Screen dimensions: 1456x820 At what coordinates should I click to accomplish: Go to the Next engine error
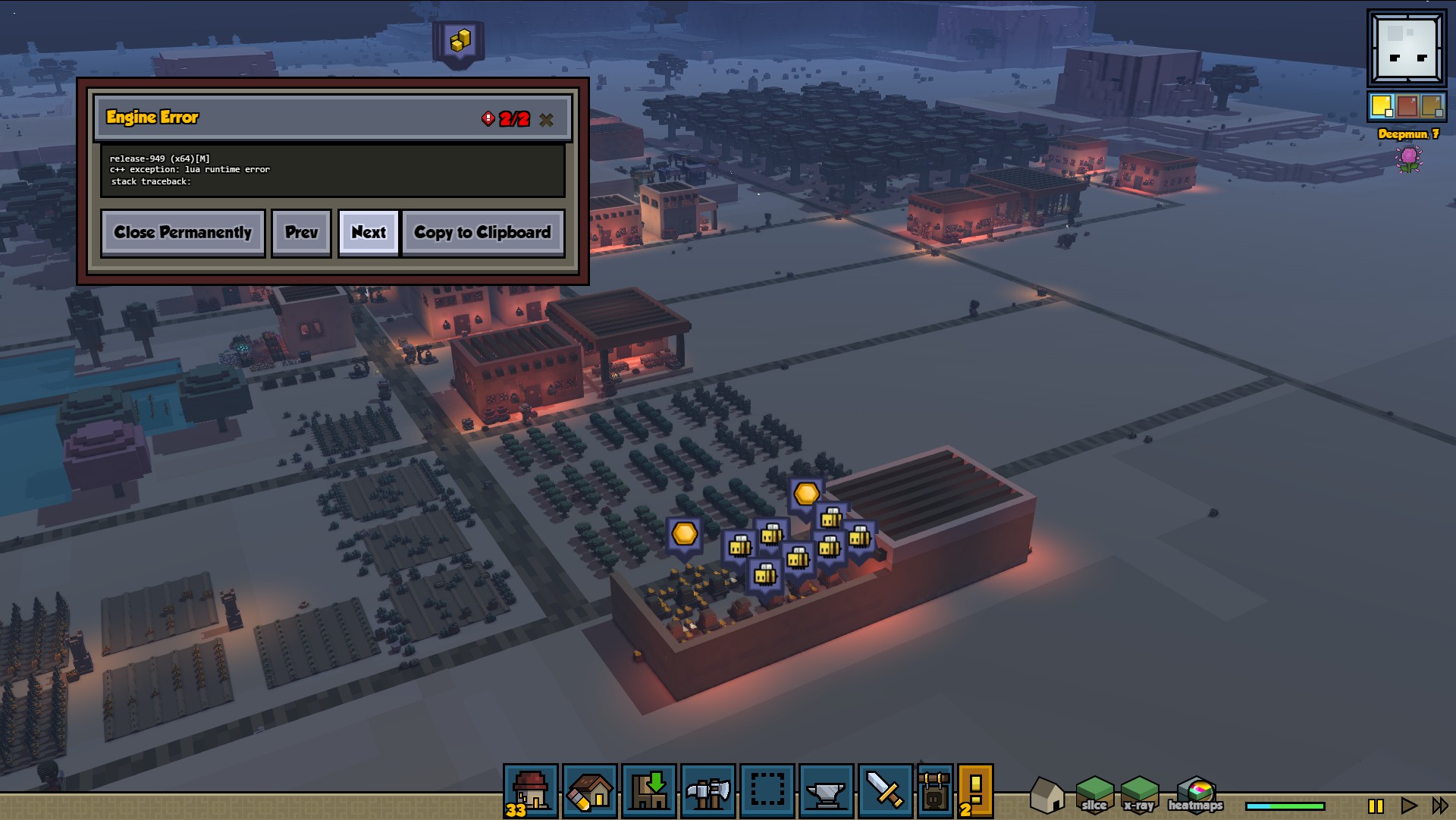369,233
